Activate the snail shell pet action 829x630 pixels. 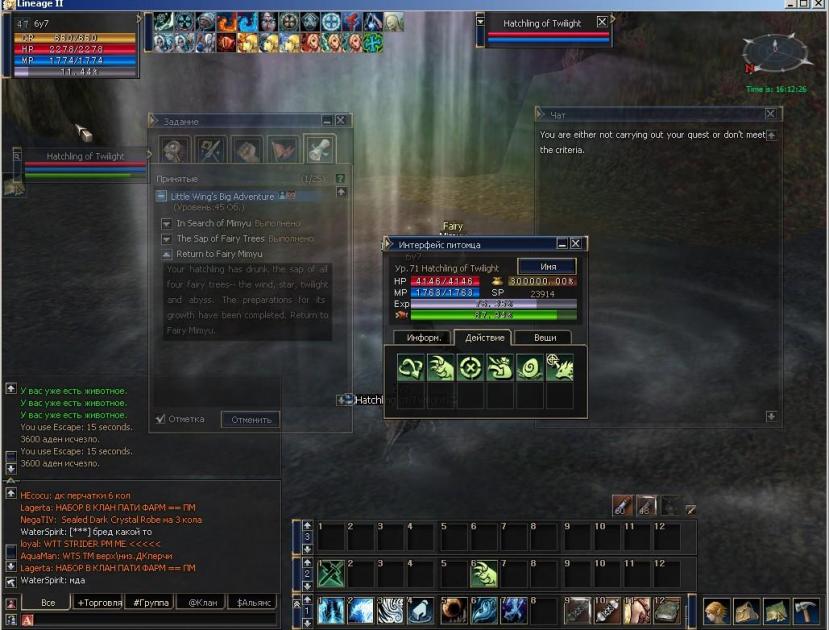click(530, 367)
